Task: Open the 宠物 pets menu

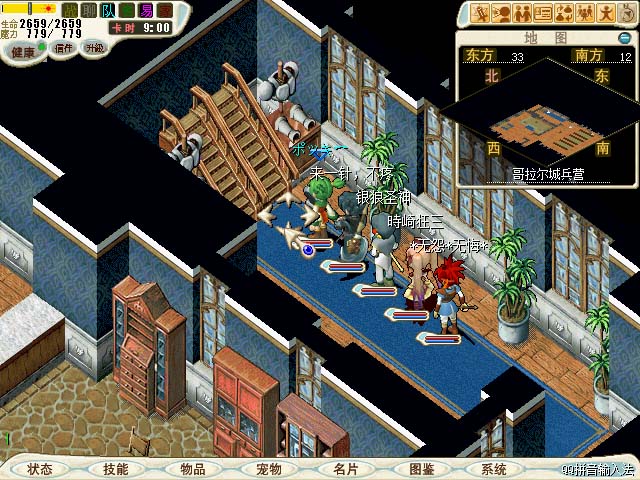Action: click(269, 469)
